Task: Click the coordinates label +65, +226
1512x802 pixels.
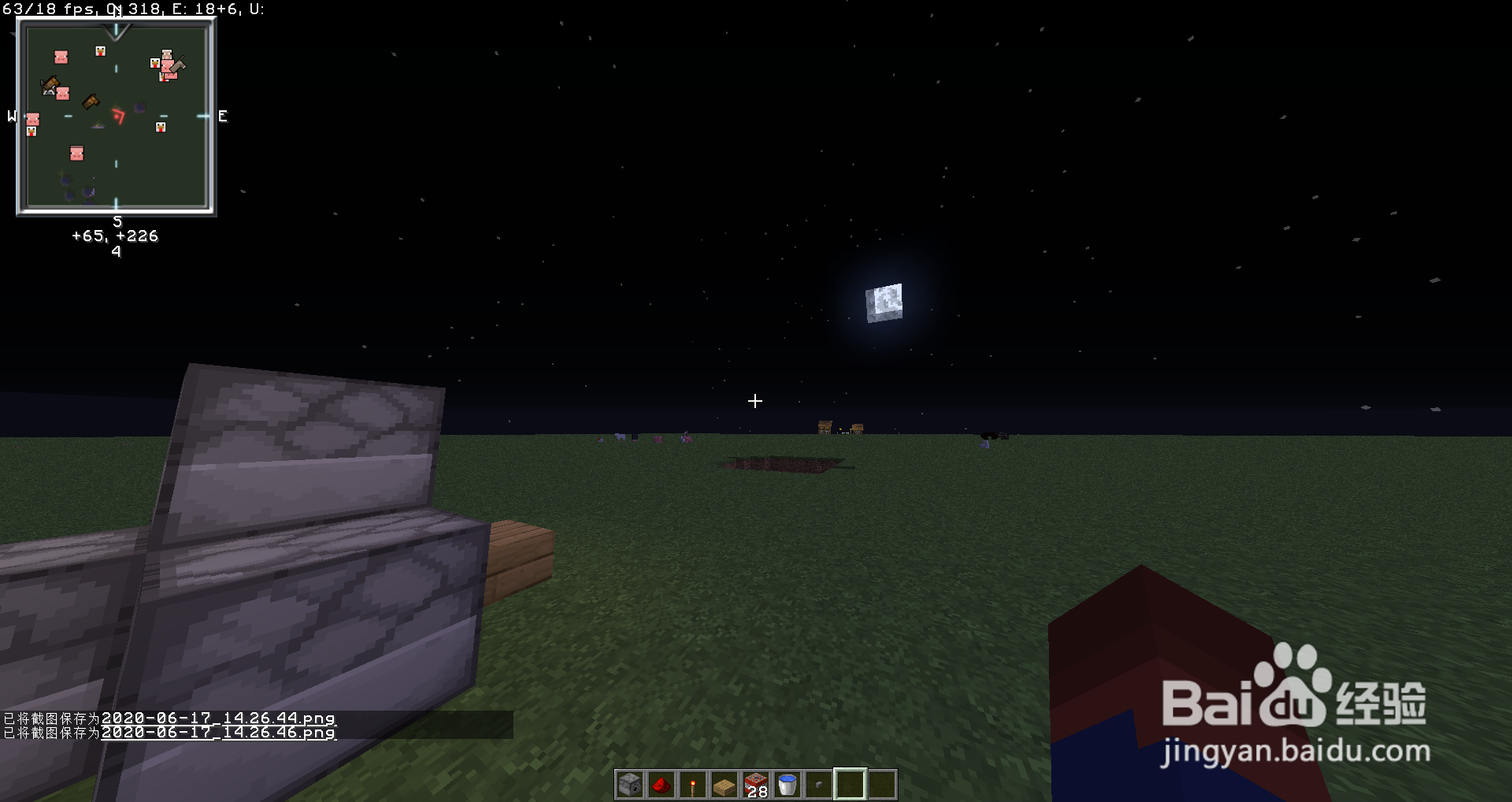Action: [x=115, y=236]
